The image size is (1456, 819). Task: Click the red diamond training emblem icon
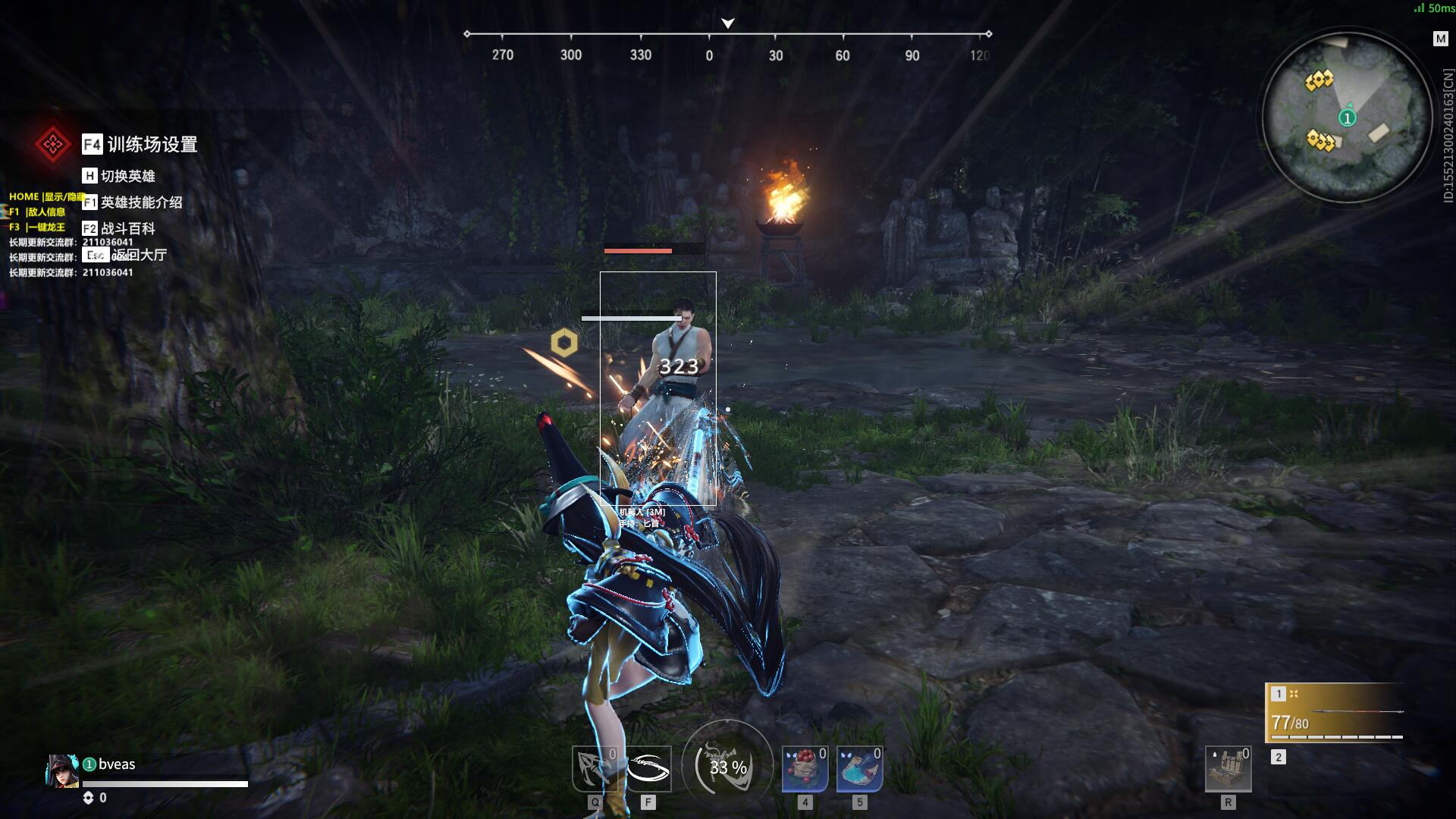click(x=52, y=143)
